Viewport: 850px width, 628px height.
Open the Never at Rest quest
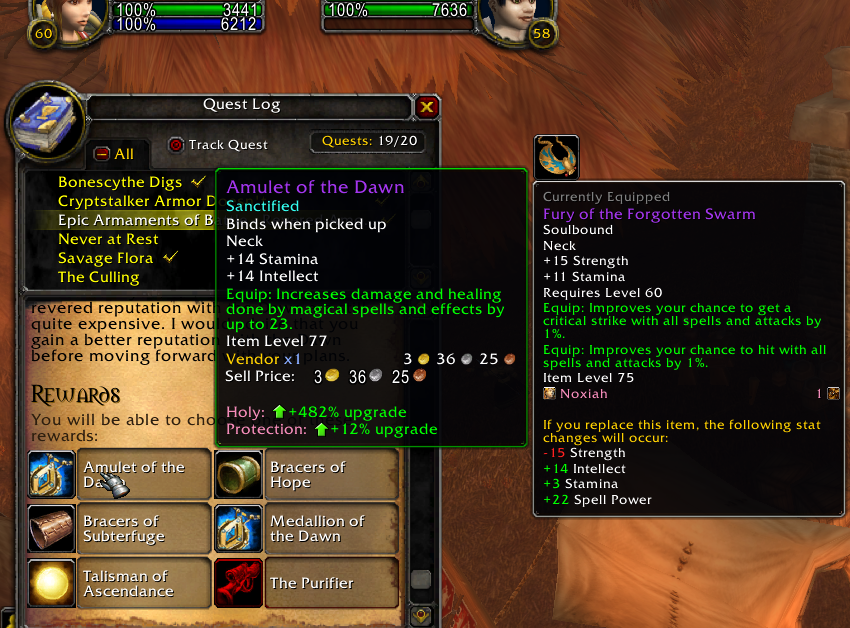click(x=108, y=239)
